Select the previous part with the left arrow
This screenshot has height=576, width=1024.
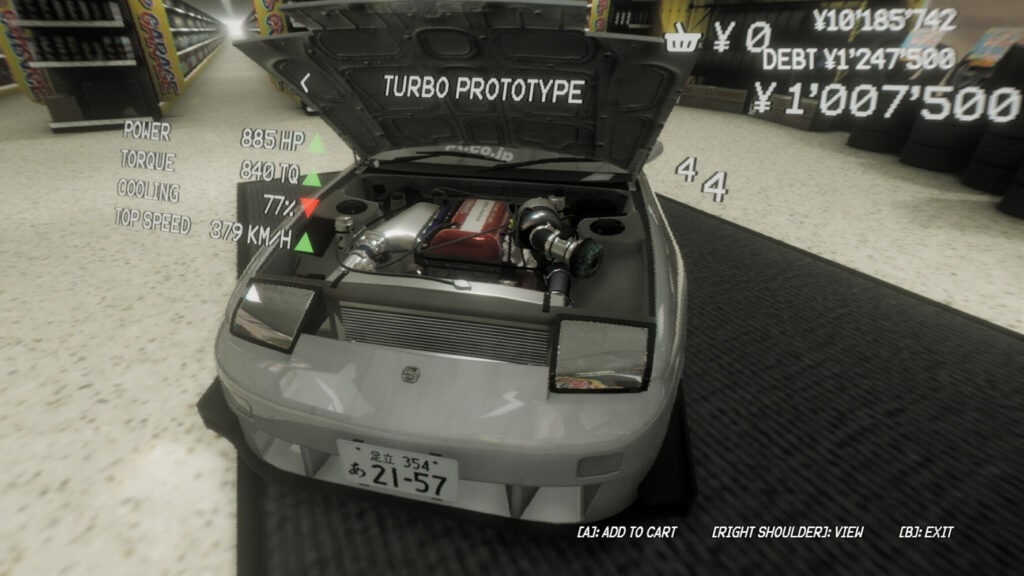pyautogui.click(x=306, y=83)
